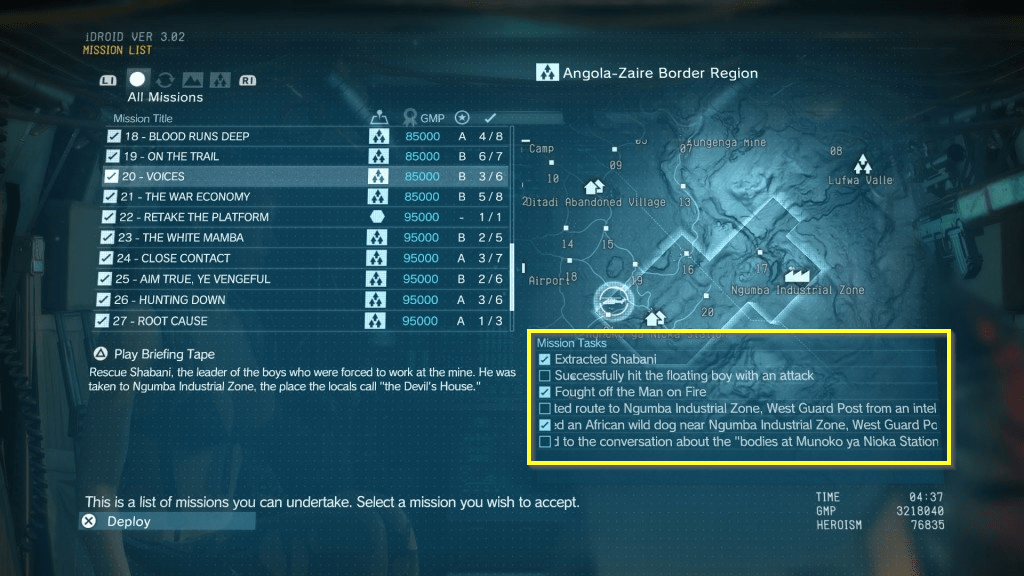Select the circled mission marker on map
This screenshot has width=1024, height=576.
(x=611, y=299)
